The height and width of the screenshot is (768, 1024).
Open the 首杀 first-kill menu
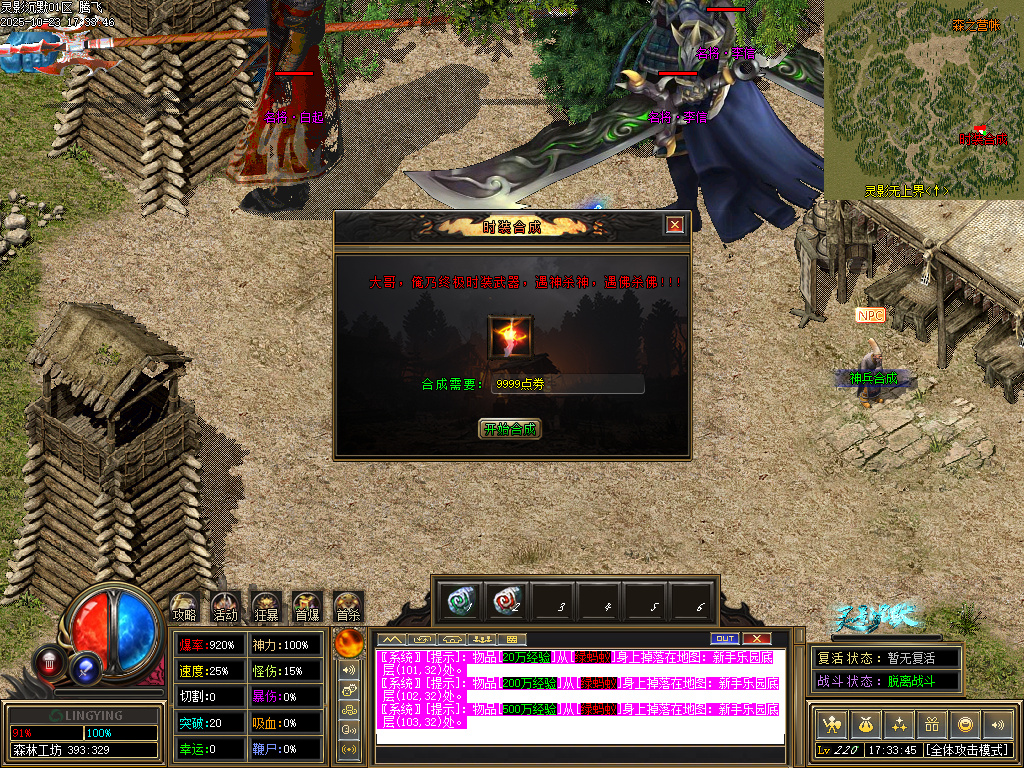coord(348,604)
